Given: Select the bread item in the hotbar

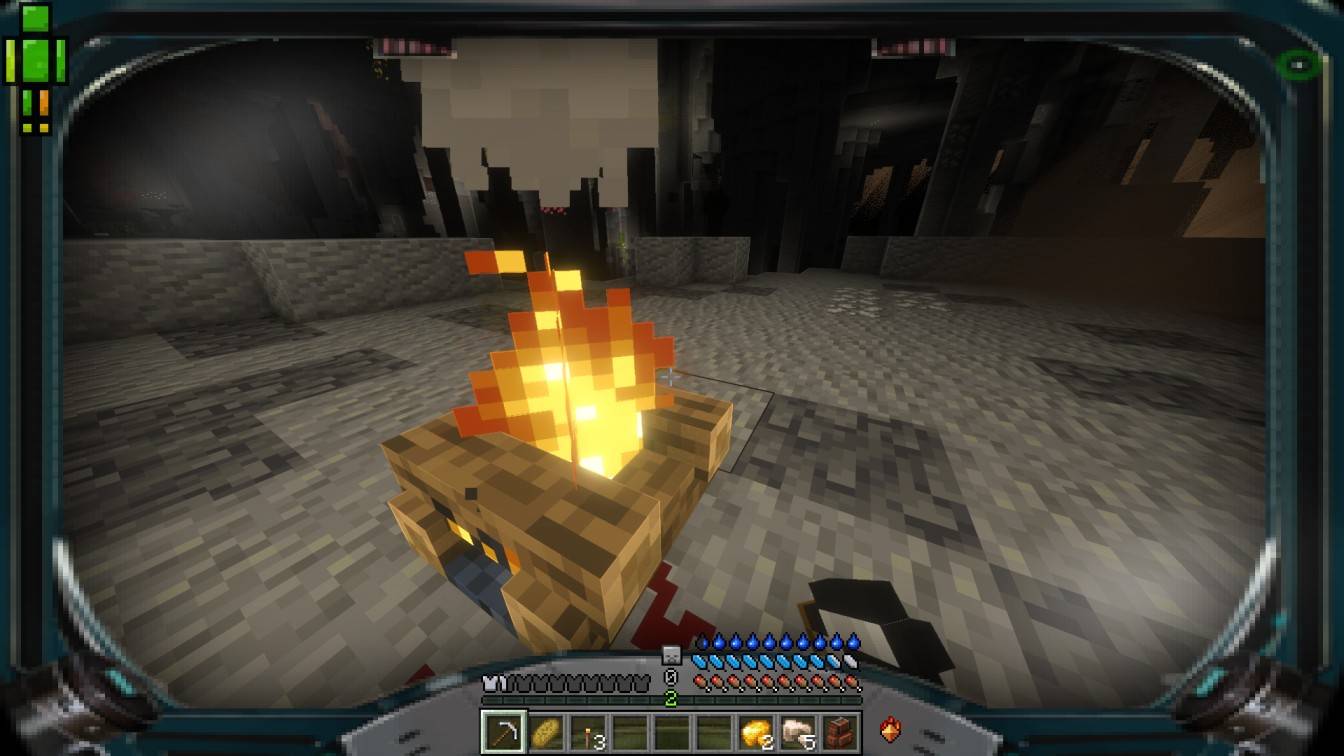Looking at the screenshot, I should [547, 731].
